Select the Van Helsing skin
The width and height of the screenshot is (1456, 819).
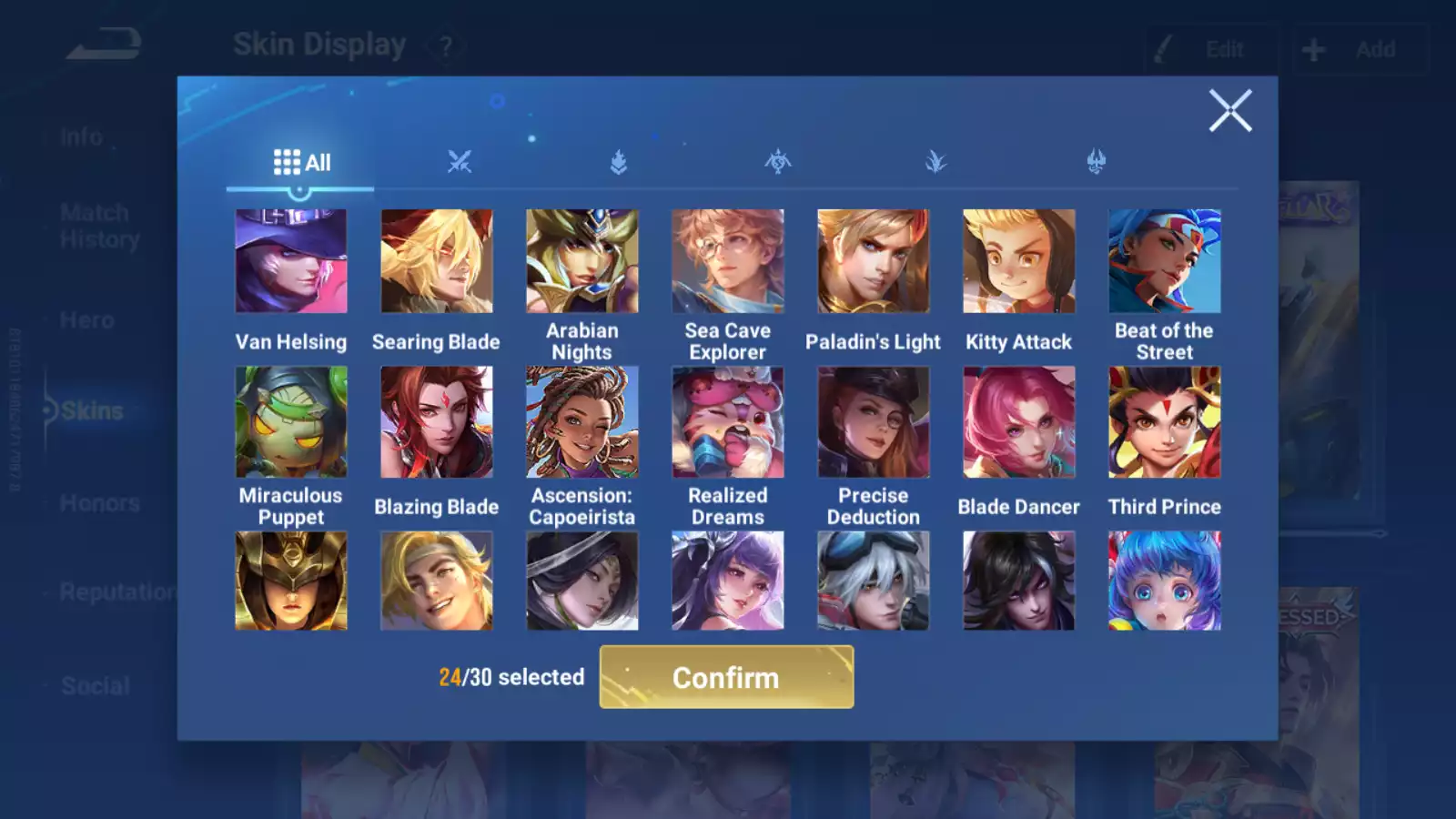click(x=291, y=262)
